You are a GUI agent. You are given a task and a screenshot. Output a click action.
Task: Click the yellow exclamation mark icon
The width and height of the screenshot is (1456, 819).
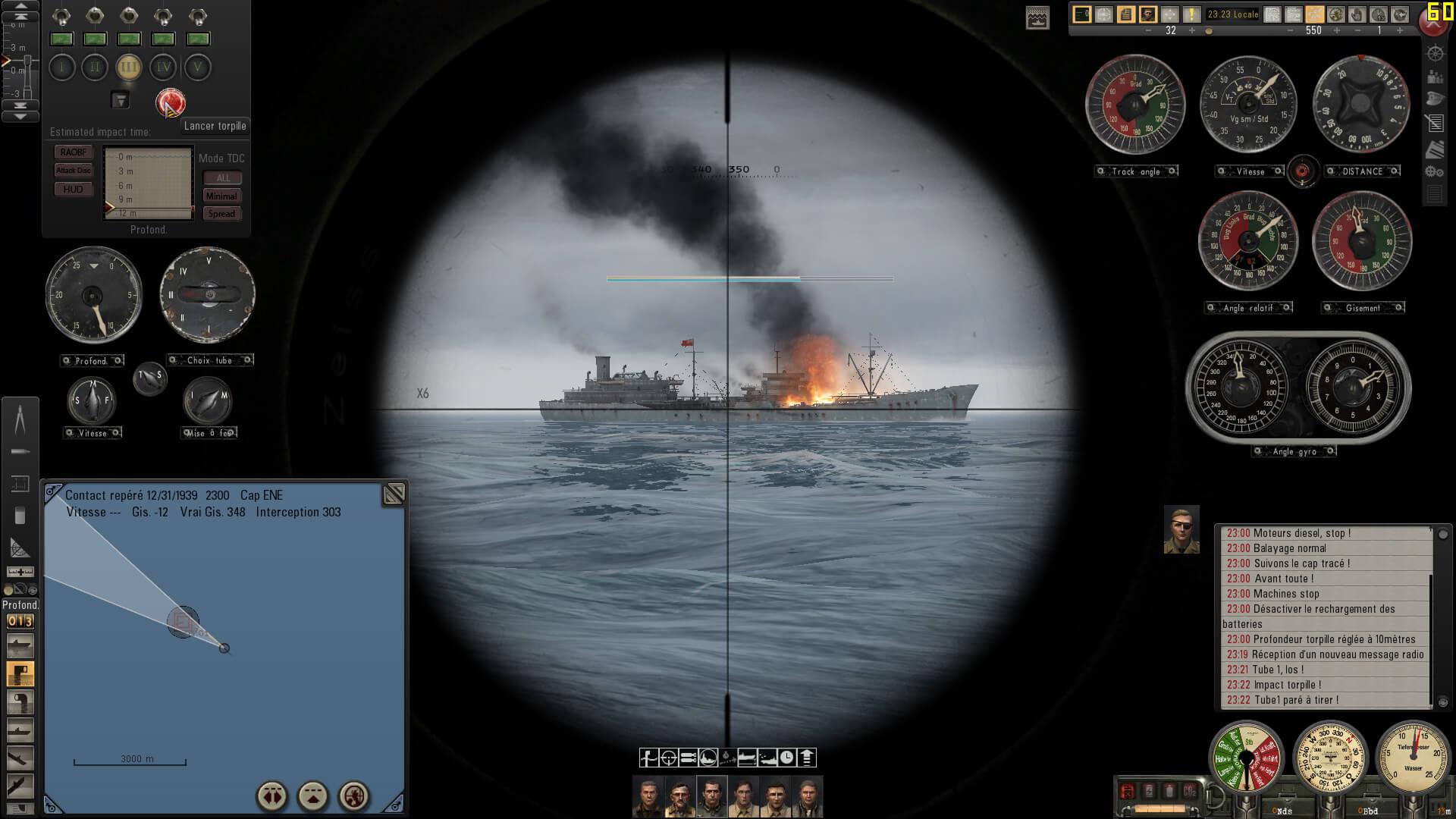coord(1191,14)
